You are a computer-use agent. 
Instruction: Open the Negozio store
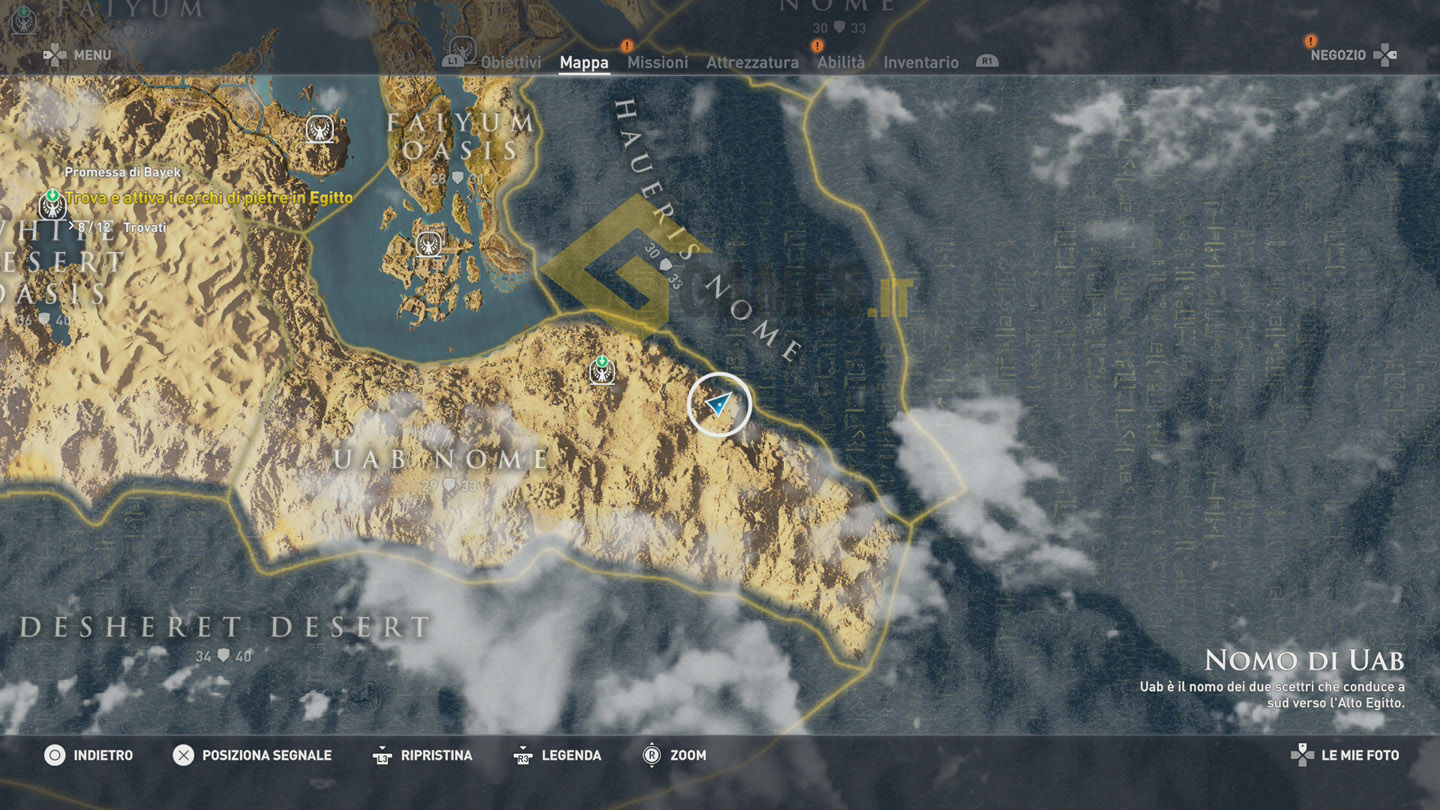click(1338, 55)
